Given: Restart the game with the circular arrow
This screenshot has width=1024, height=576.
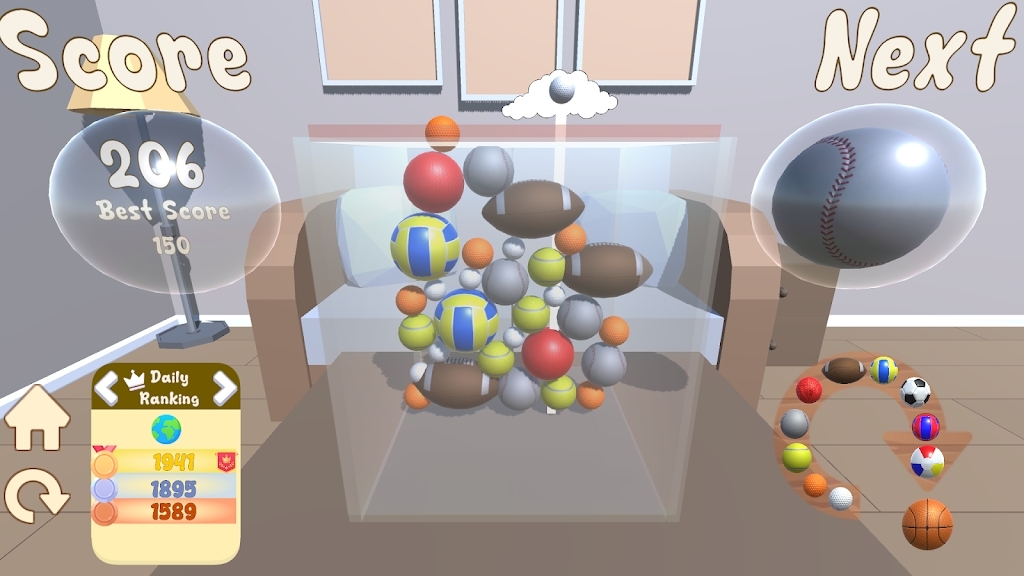Looking at the screenshot, I should click(36, 495).
